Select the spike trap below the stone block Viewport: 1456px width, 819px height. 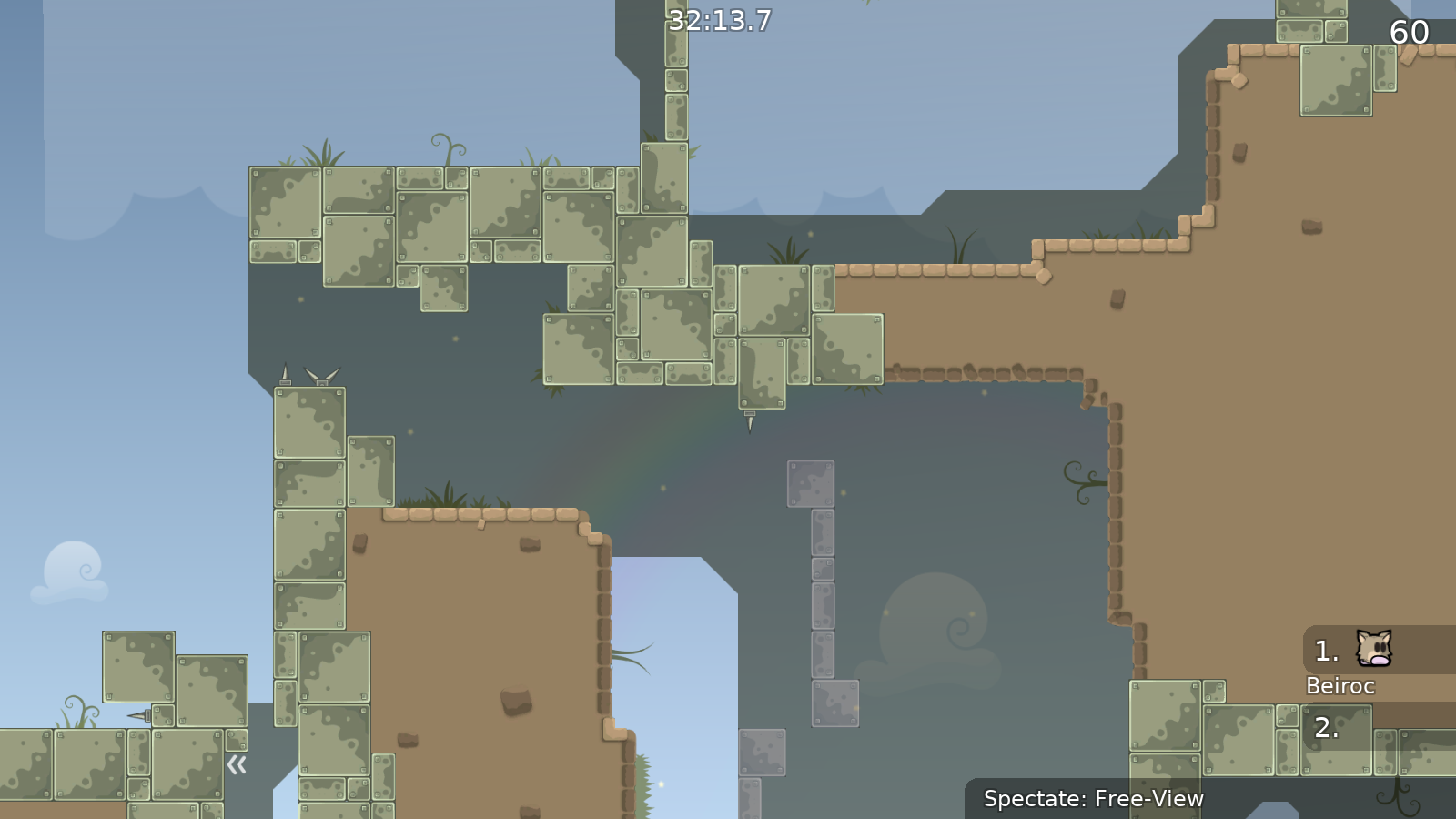[x=749, y=421]
